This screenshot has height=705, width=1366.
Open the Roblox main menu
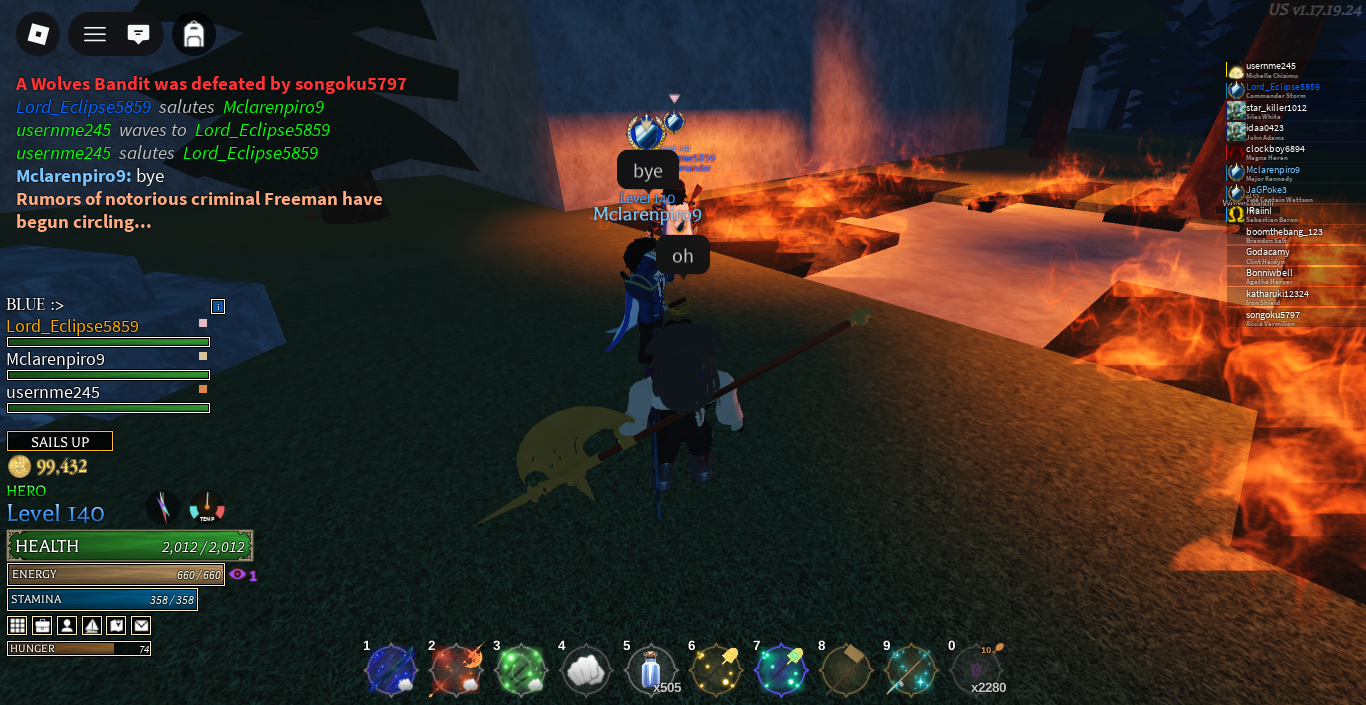[x=38, y=34]
